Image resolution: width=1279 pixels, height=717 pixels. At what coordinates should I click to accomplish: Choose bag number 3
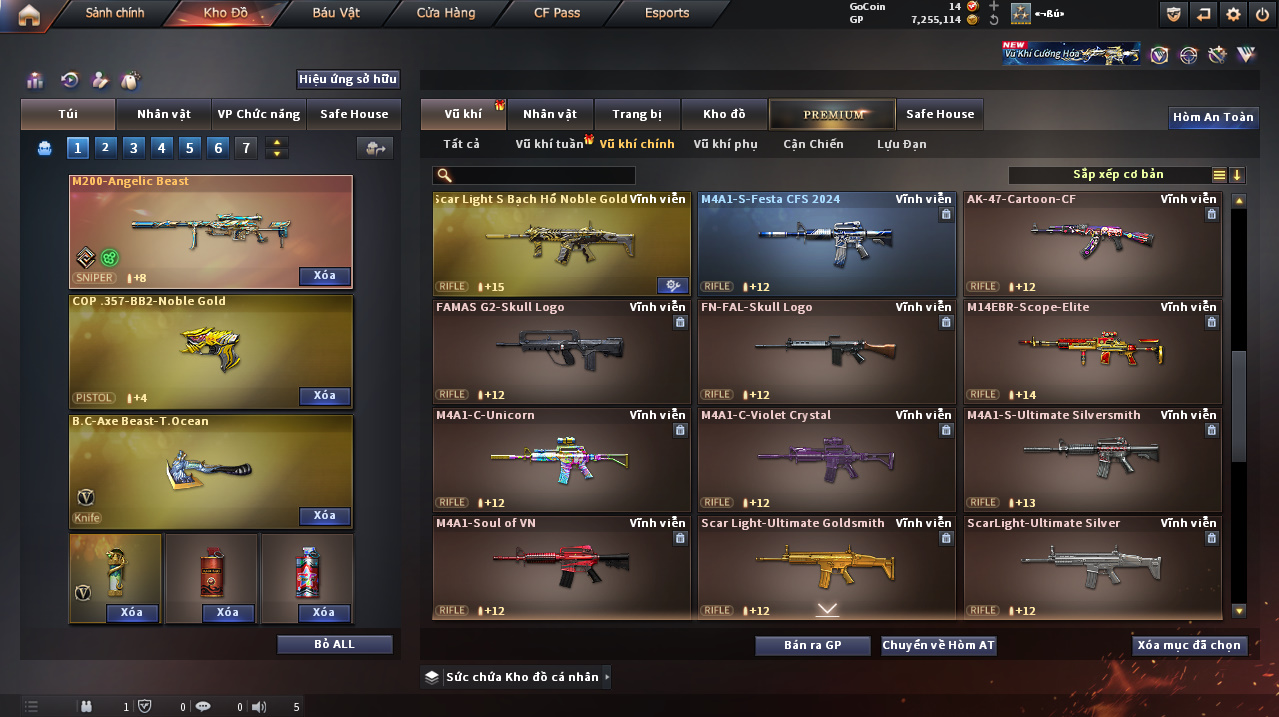click(x=134, y=149)
